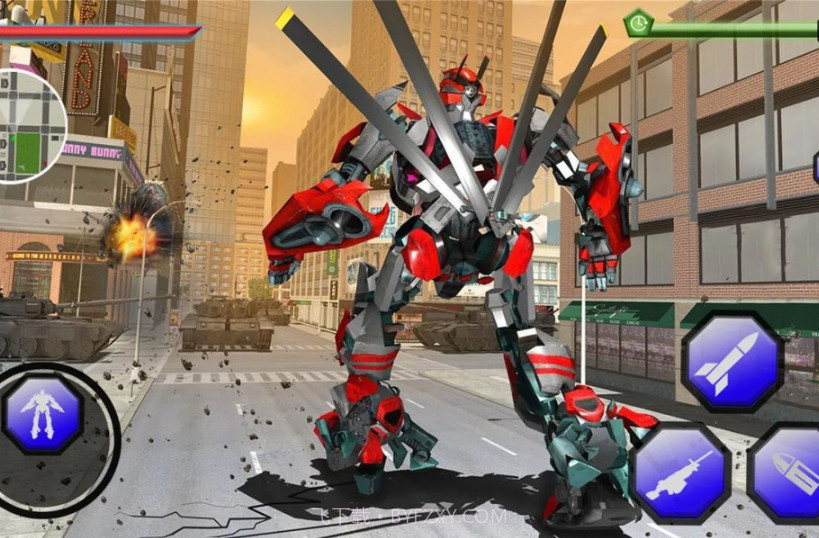Activate the machine gun attack button
Screen dimensions: 819x538
coord(679,473)
